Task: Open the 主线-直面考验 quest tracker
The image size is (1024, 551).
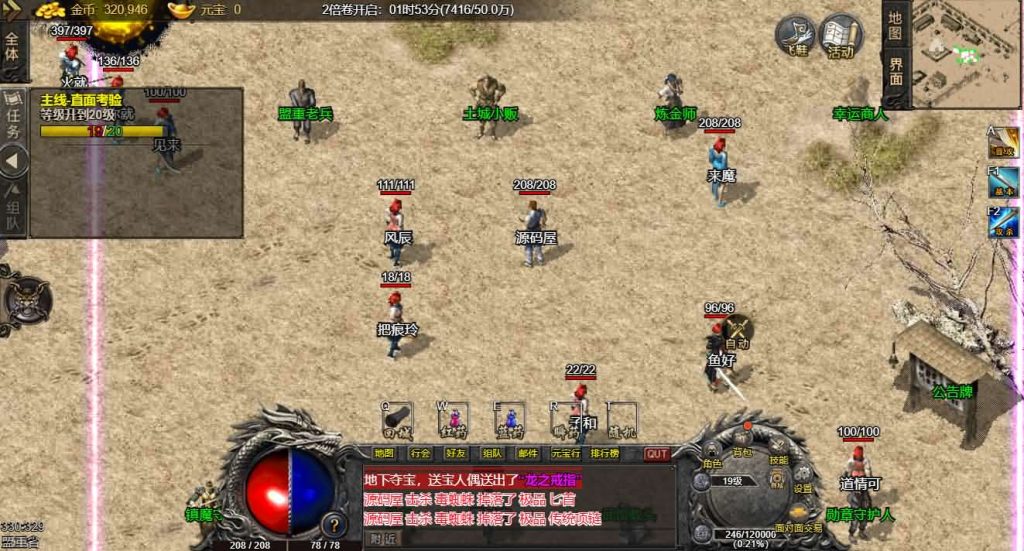Action: tap(82, 100)
